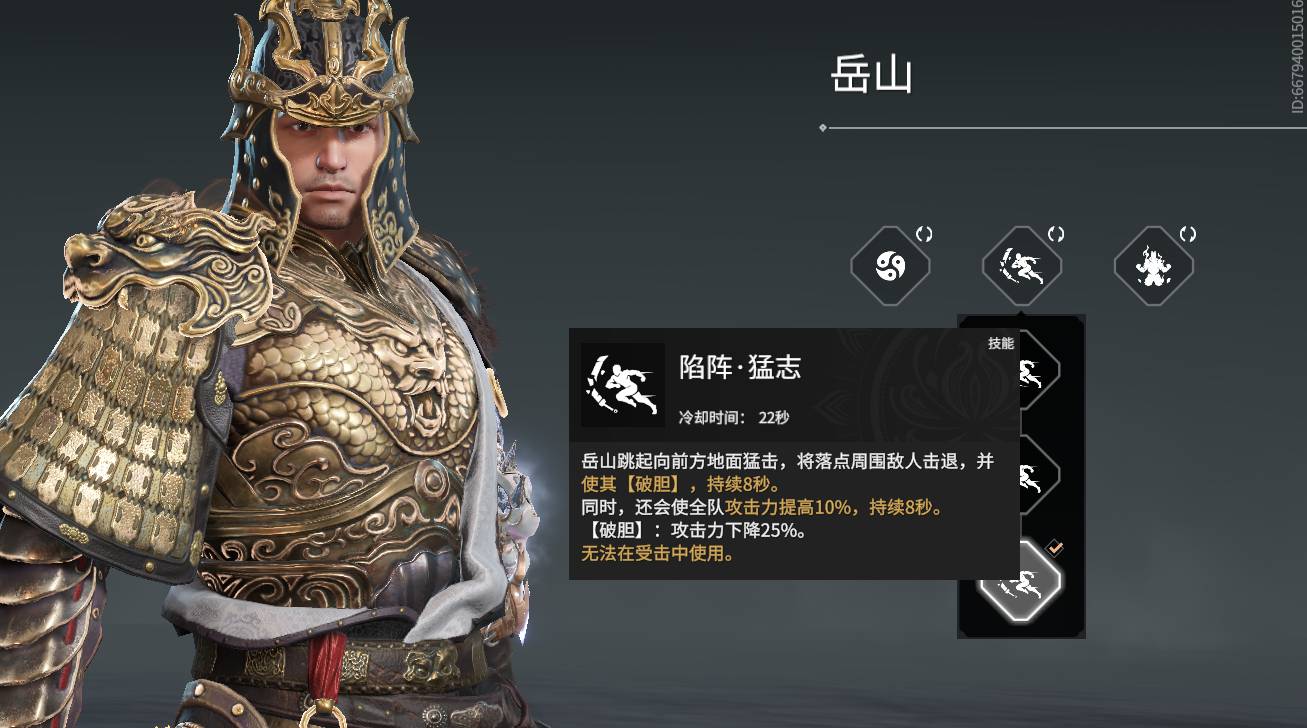
Task: Select the leftmost tri-spiral skill icon
Action: [890, 264]
